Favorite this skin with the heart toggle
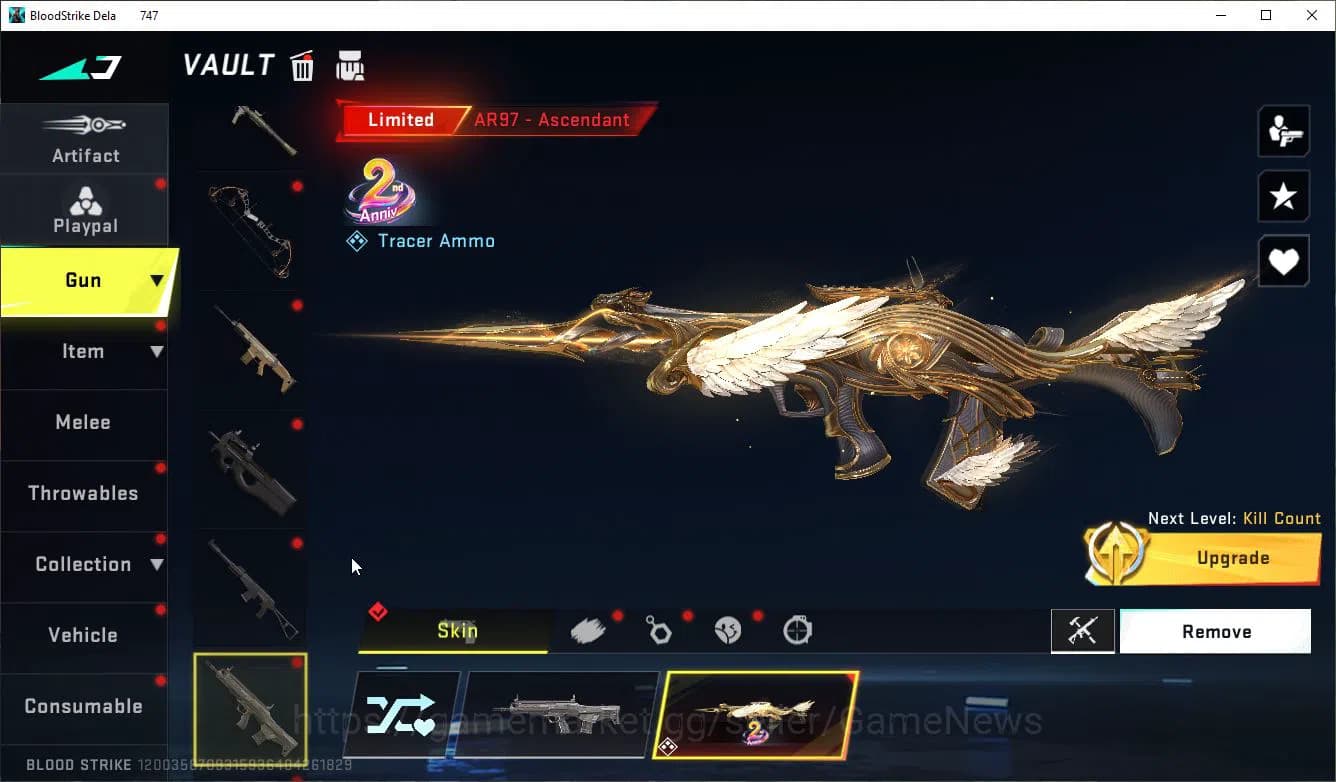Image resolution: width=1336 pixels, height=782 pixels. tap(1283, 261)
